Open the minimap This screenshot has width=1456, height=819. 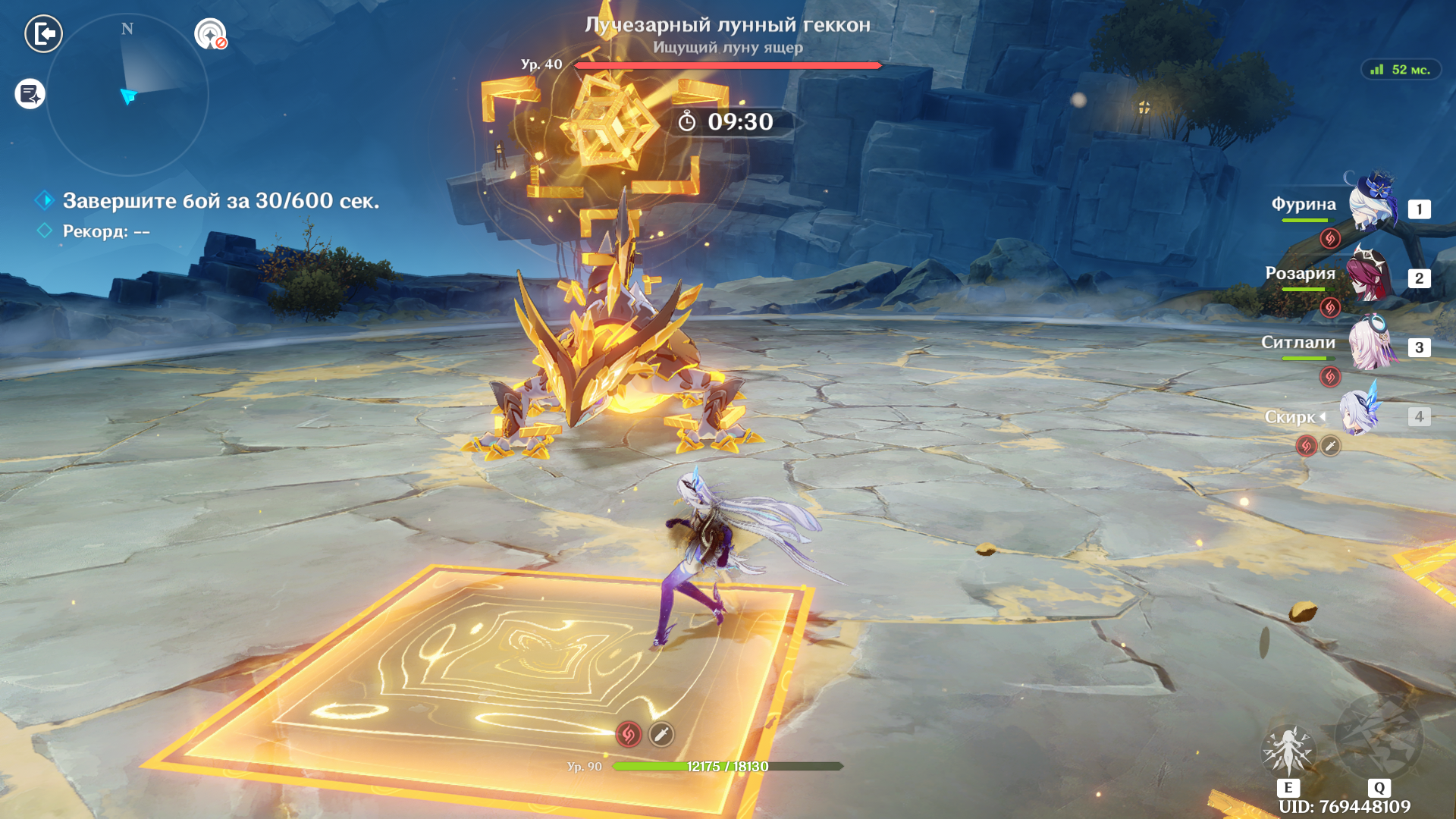point(127,95)
